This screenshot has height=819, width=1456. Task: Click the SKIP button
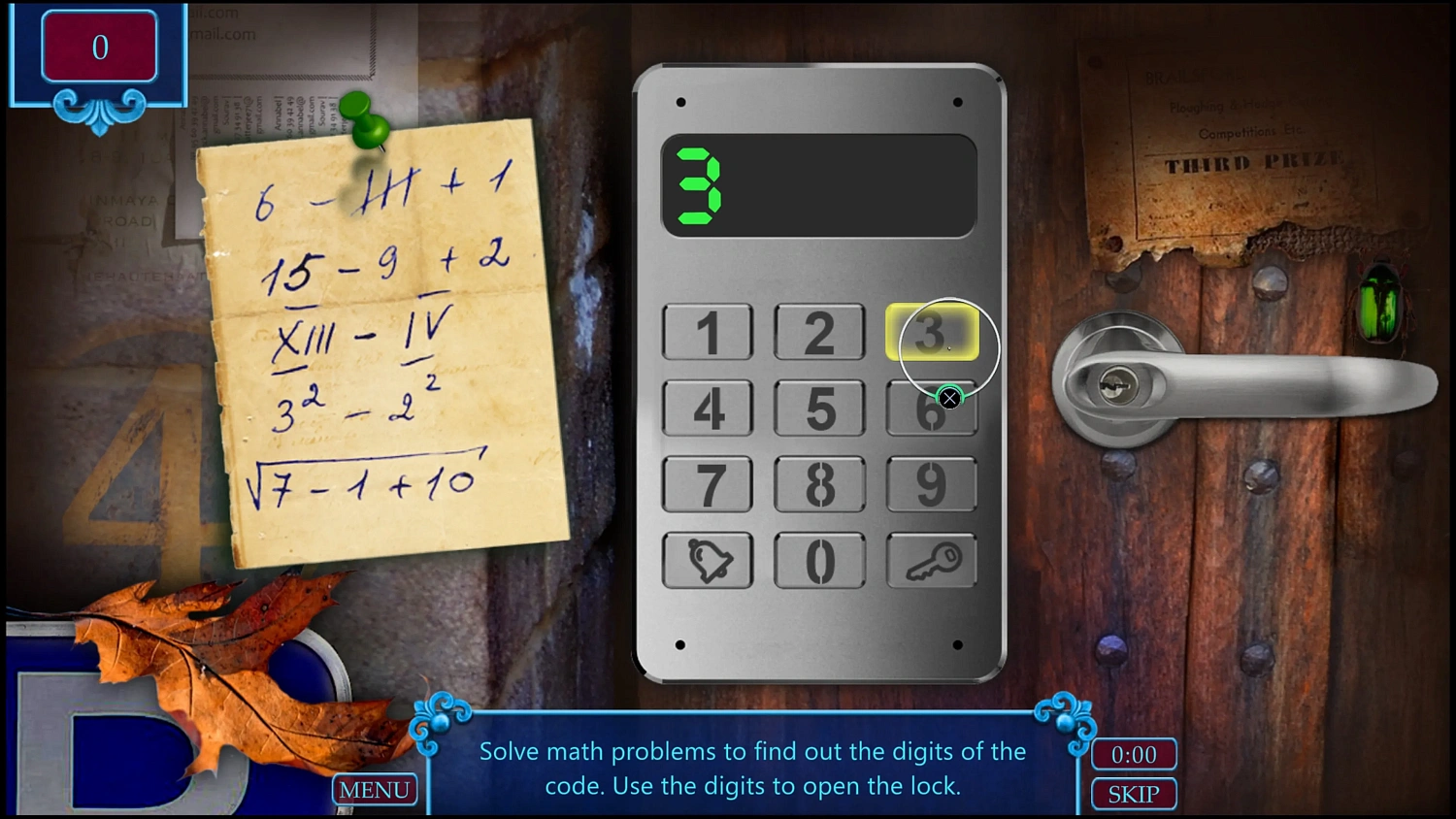point(1133,794)
